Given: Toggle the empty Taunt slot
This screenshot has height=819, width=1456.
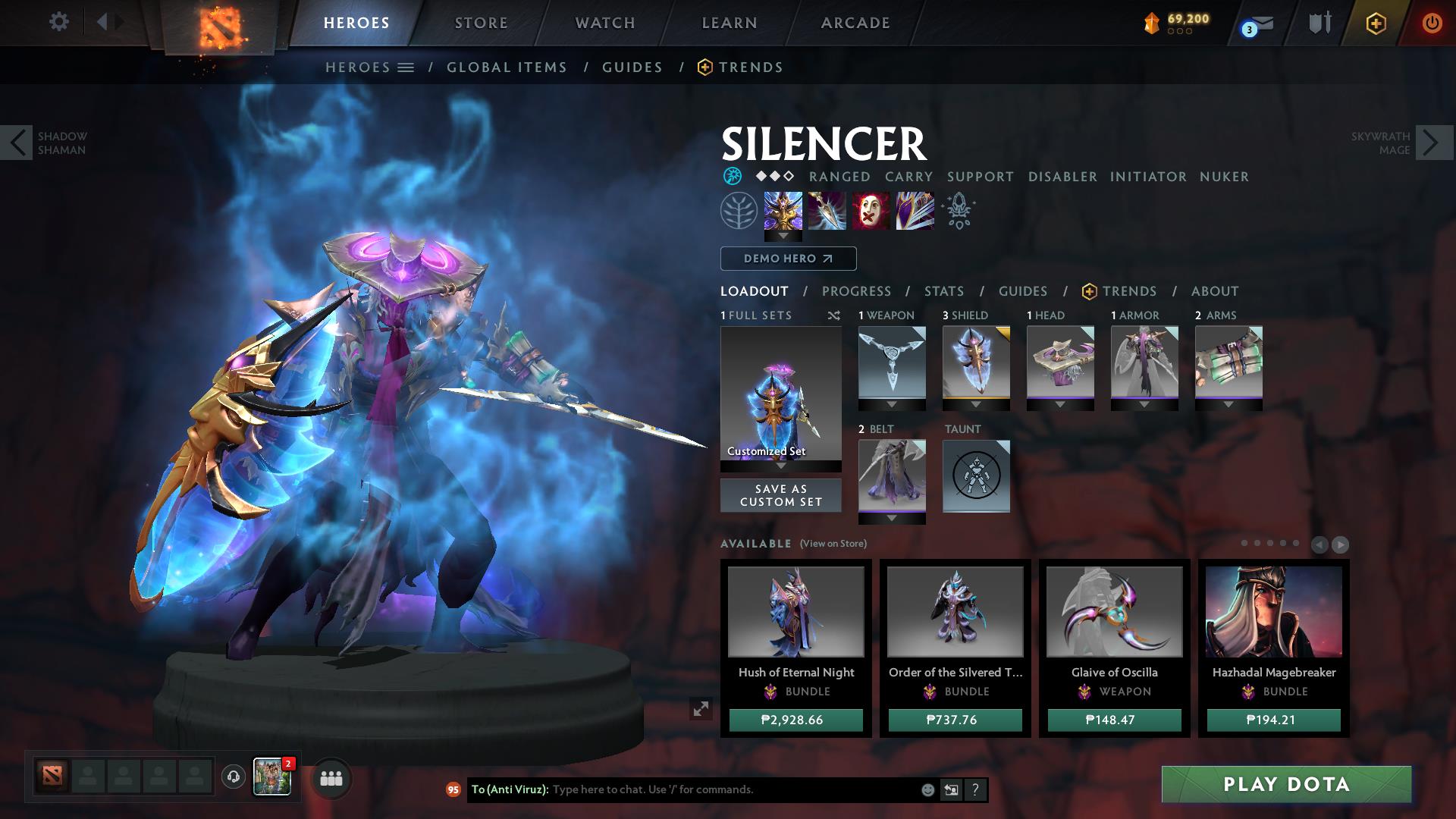Looking at the screenshot, I should (976, 477).
